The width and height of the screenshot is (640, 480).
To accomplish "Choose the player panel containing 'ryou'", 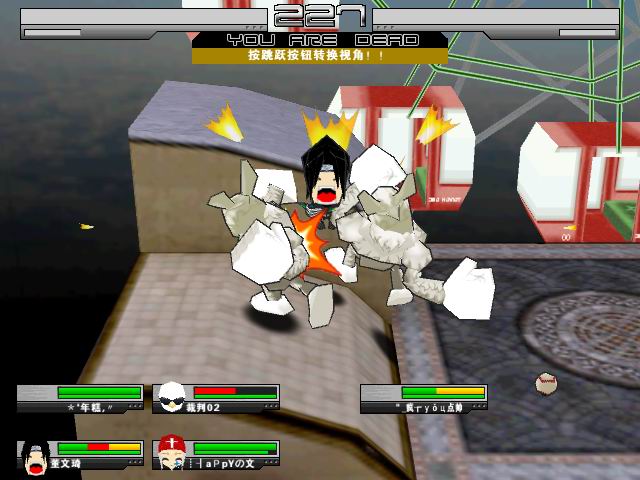I will pyautogui.click(x=424, y=399).
